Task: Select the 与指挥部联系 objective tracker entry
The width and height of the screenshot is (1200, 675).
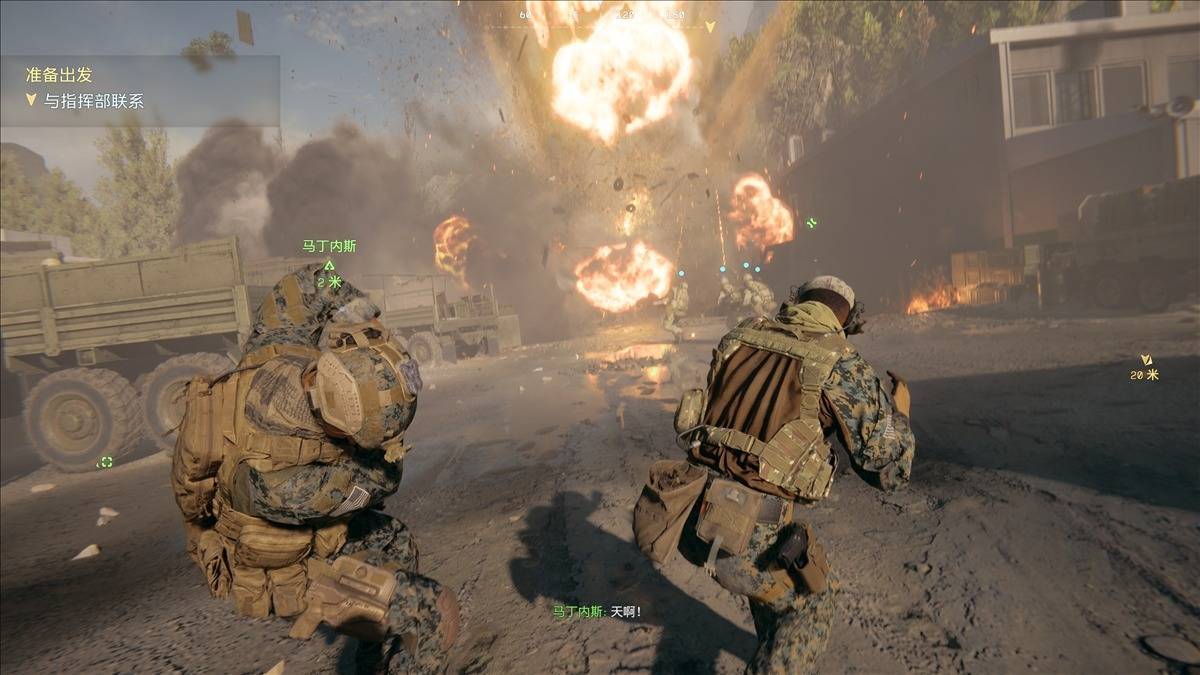Action: coord(92,101)
